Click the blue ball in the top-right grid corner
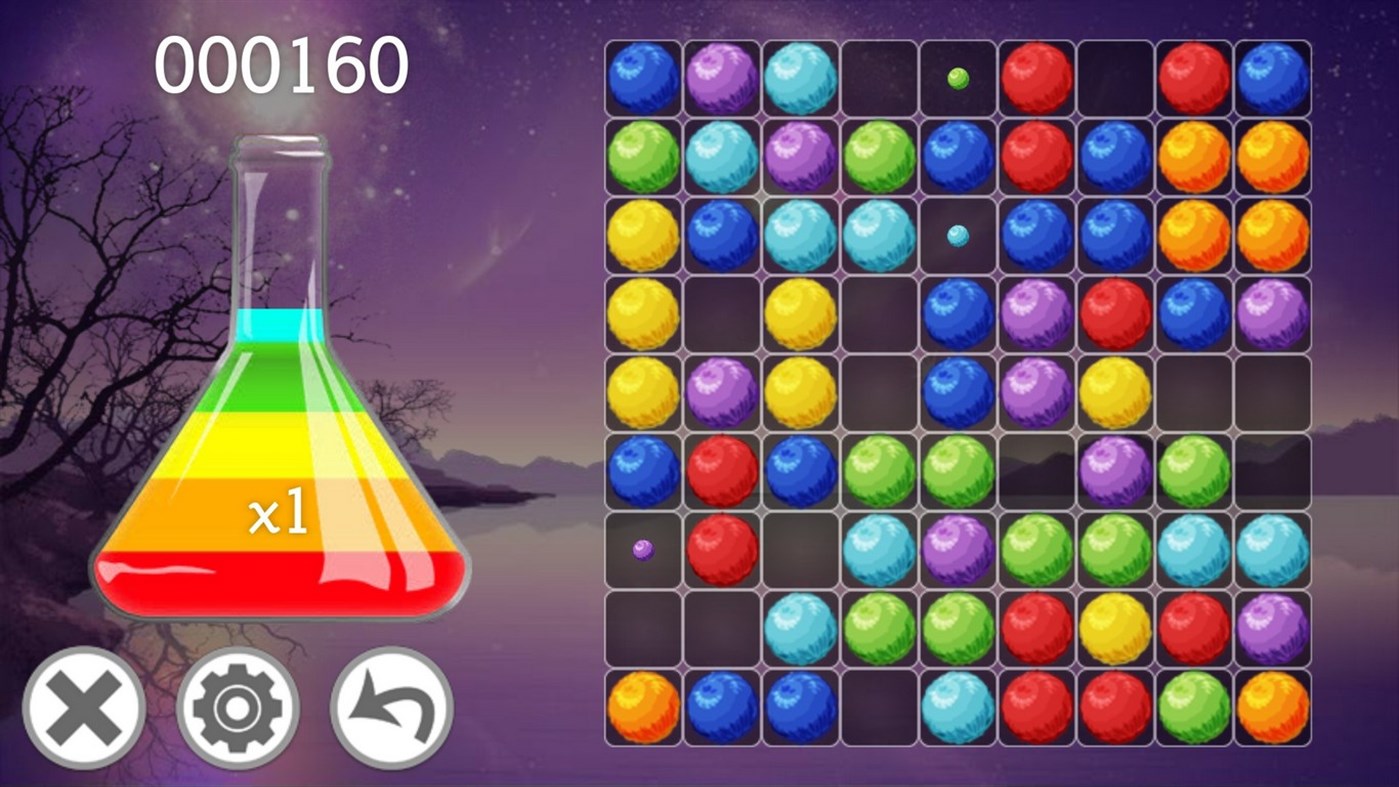This screenshot has width=1399, height=787. click(1274, 78)
